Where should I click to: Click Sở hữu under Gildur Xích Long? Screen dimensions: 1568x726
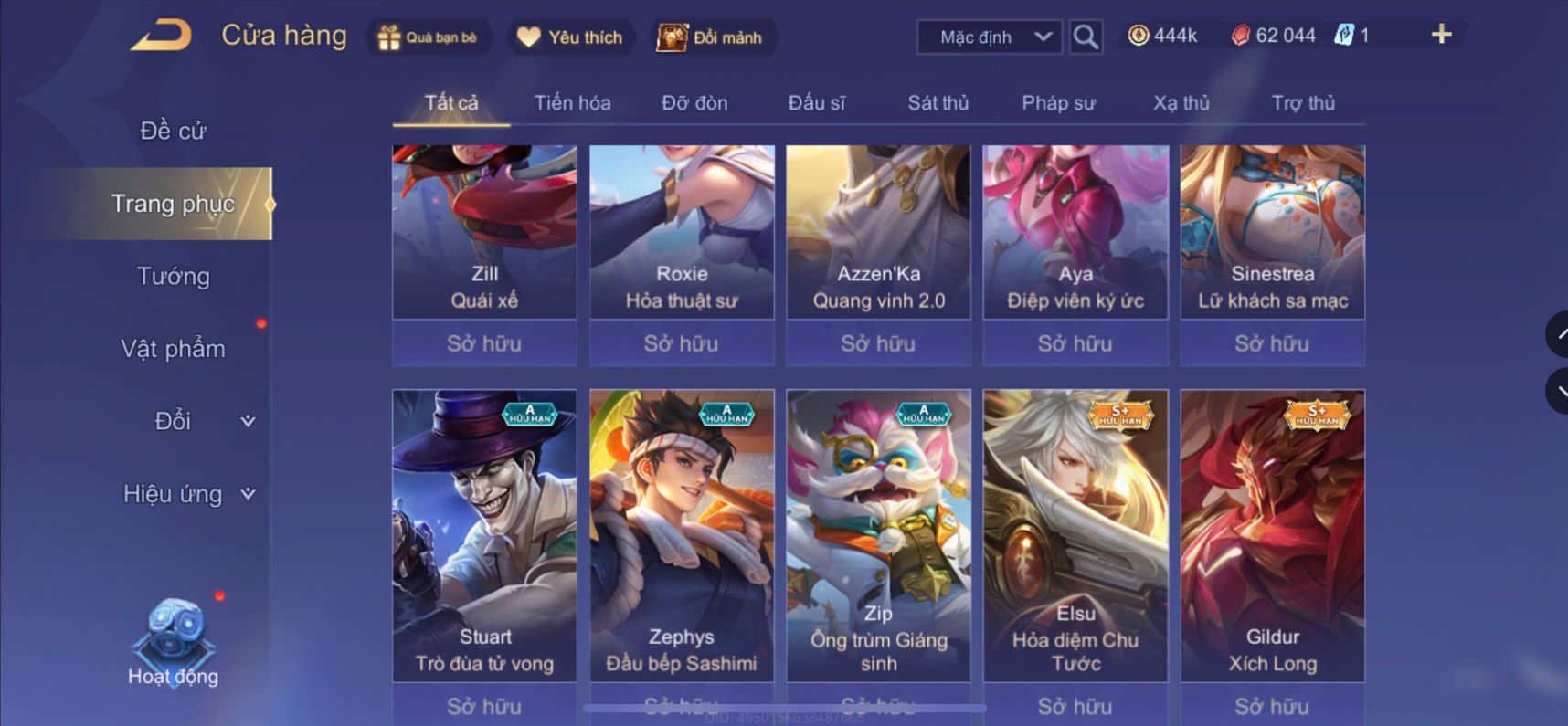pyautogui.click(x=1272, y=705)
